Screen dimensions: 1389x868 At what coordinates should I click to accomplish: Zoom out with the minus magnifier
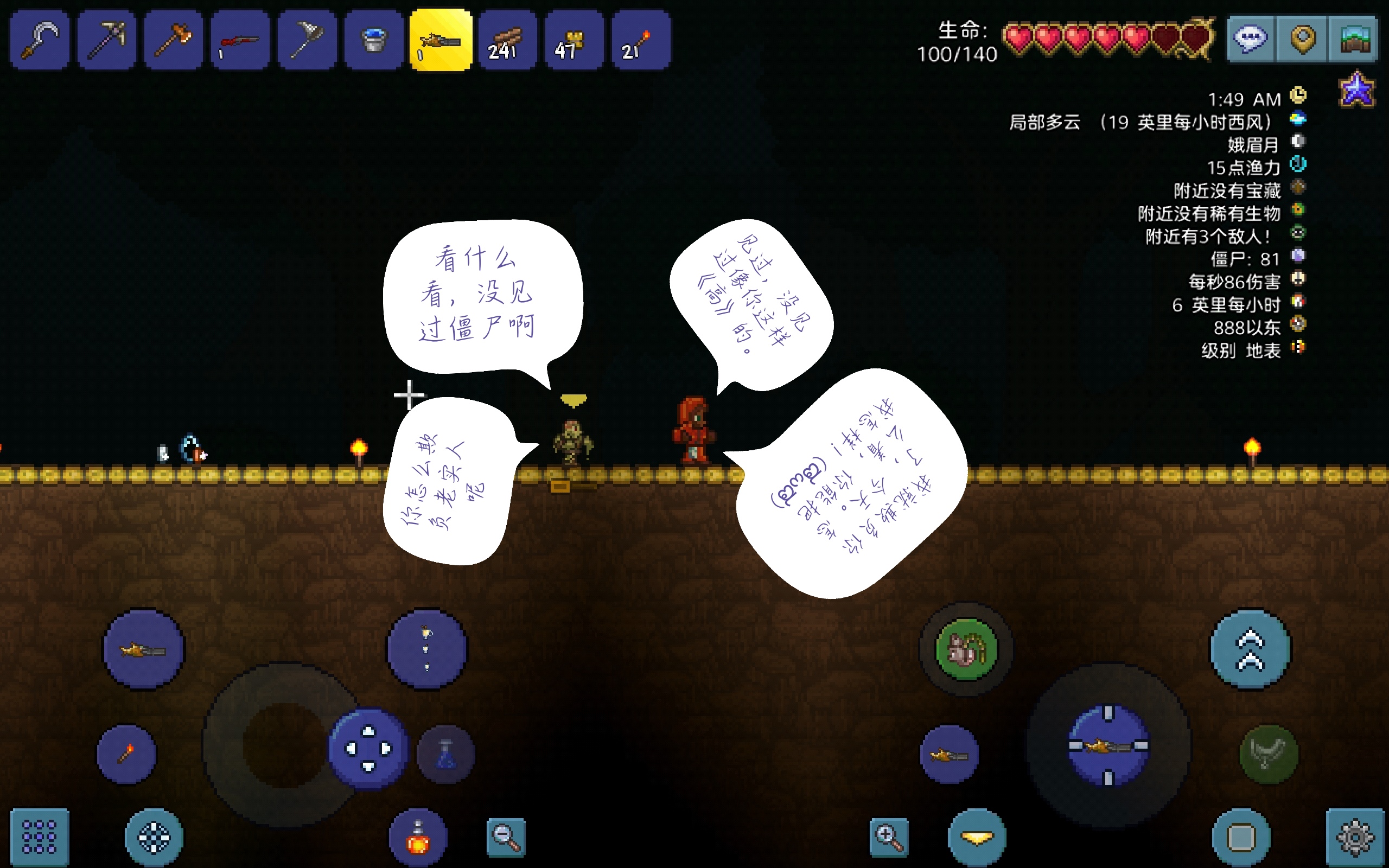(x=506, y=837)
